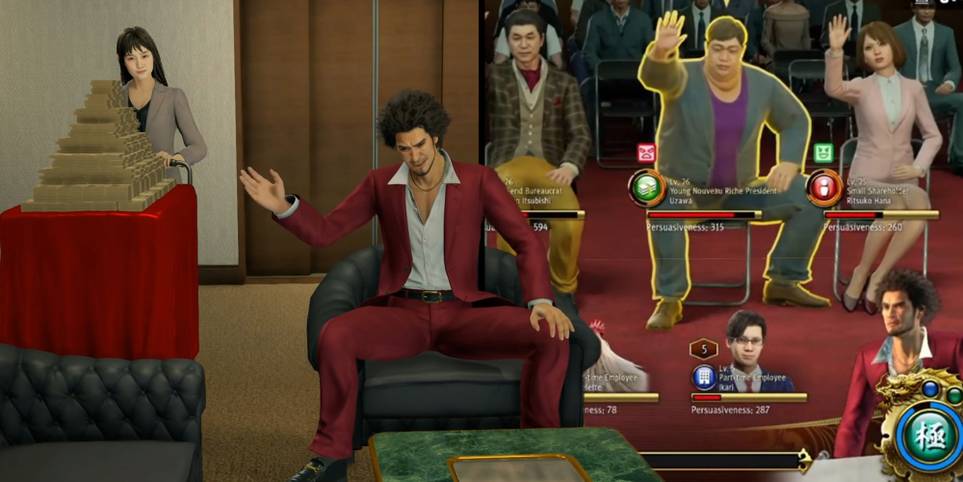
Task: Click the angry red face above Uzawa
Action: click(646, 152)
